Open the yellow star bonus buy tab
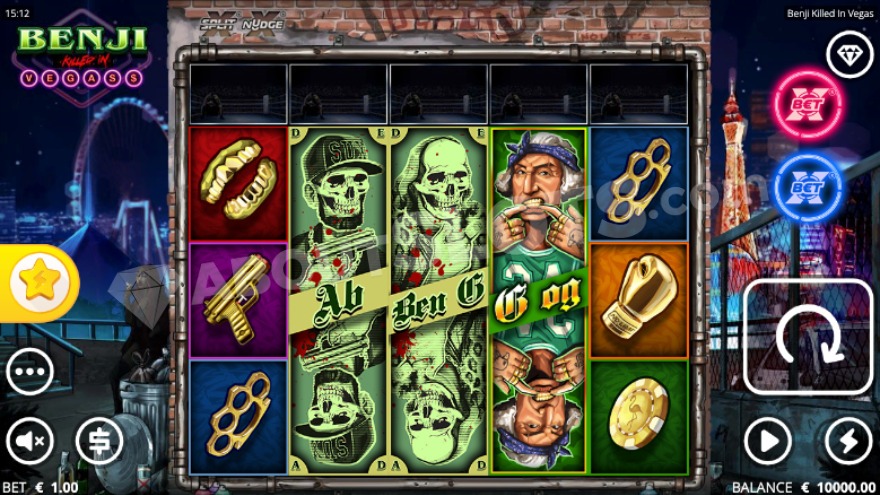The width and height of the screenshot is (880, 495). (38, 283)
